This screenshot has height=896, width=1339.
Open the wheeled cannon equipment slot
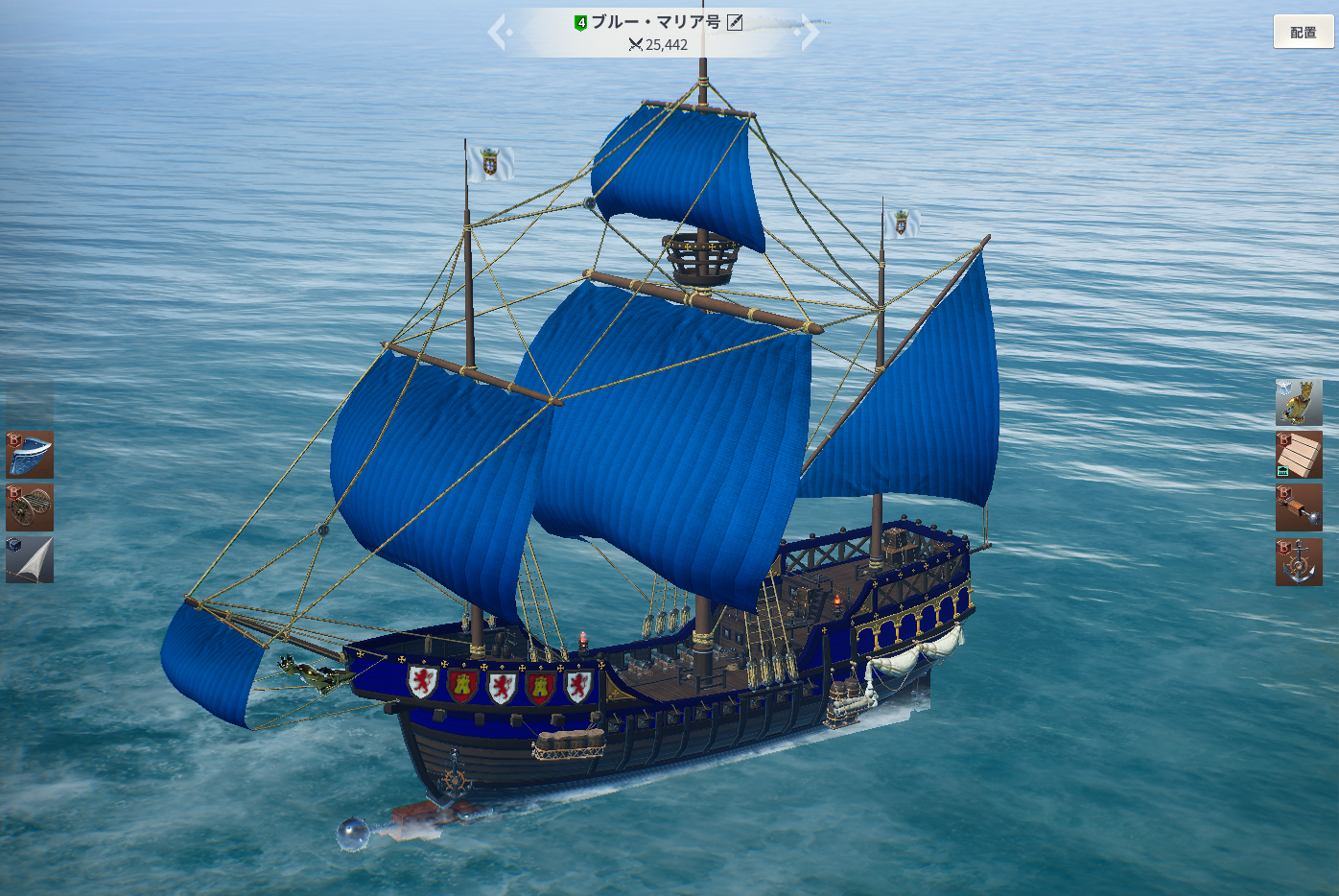30,507
